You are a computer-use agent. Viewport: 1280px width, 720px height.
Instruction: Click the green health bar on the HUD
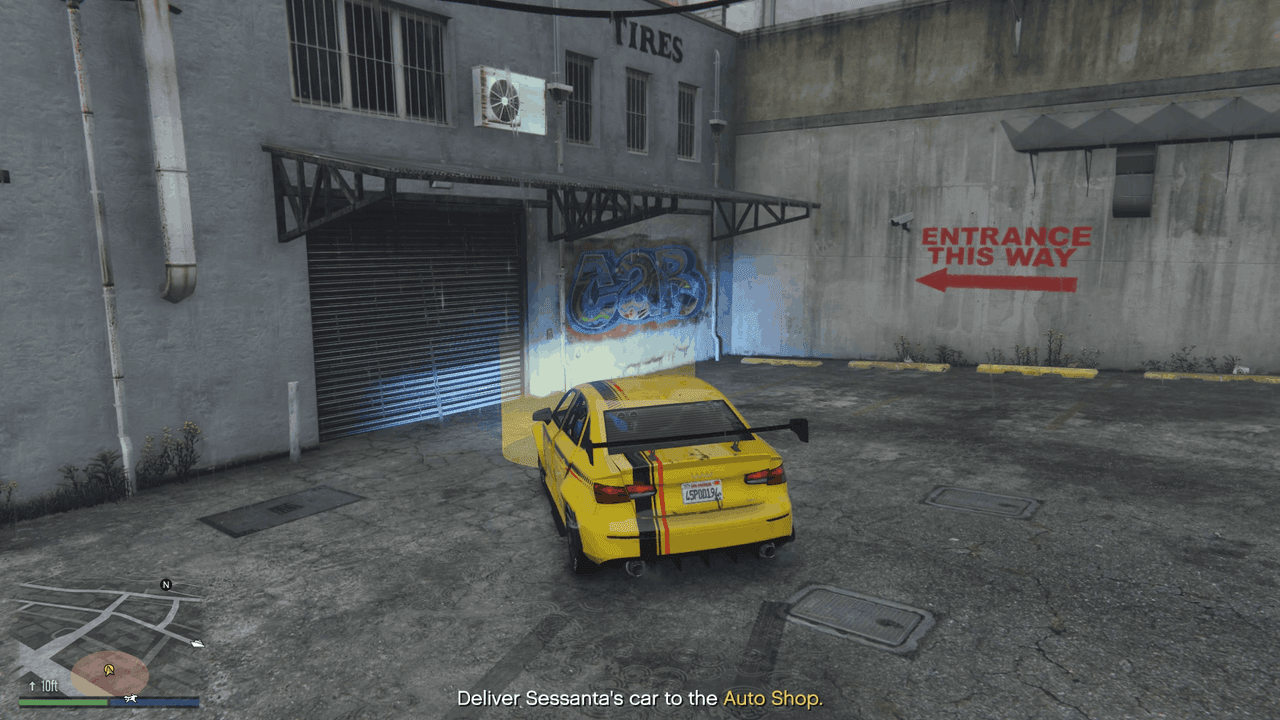coord(62,701)
